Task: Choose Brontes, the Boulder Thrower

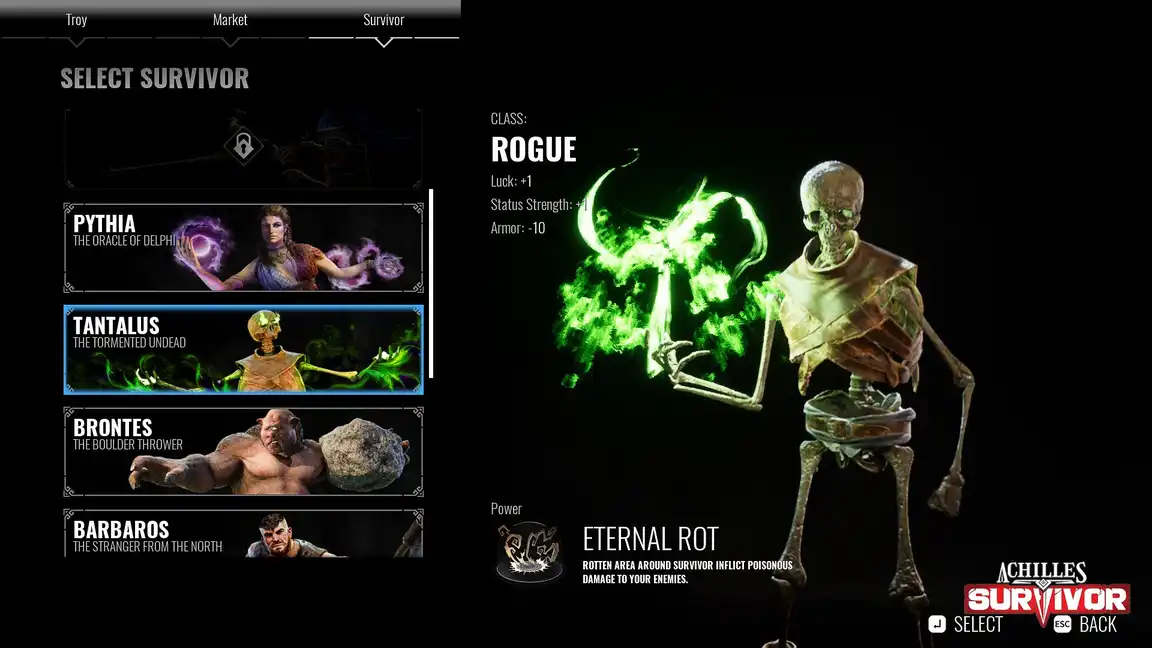Action: coord(243,452)
